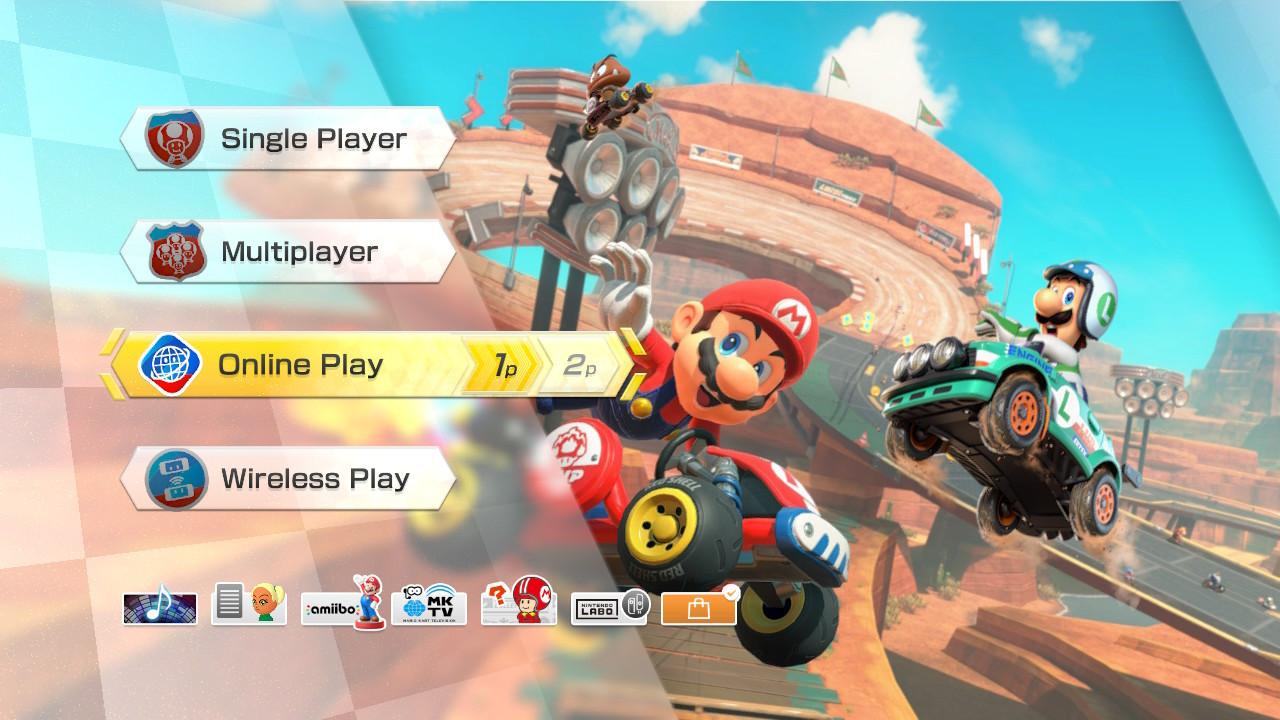Click the checkmark notification on the eShop icon

tap(729, 591)
